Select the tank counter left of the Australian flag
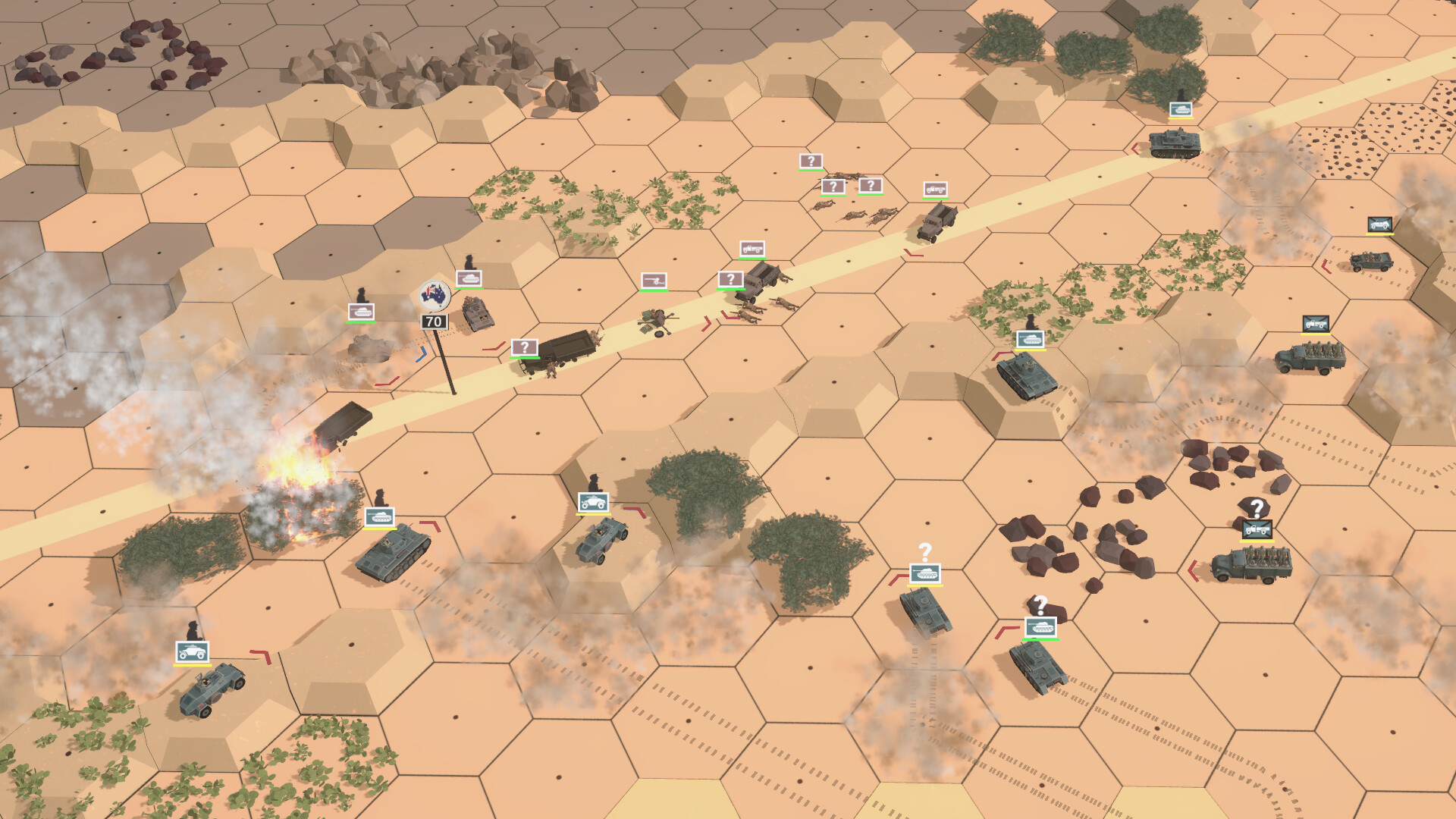The width and height of the screenshot is (1456, 819). coord(362,312)
